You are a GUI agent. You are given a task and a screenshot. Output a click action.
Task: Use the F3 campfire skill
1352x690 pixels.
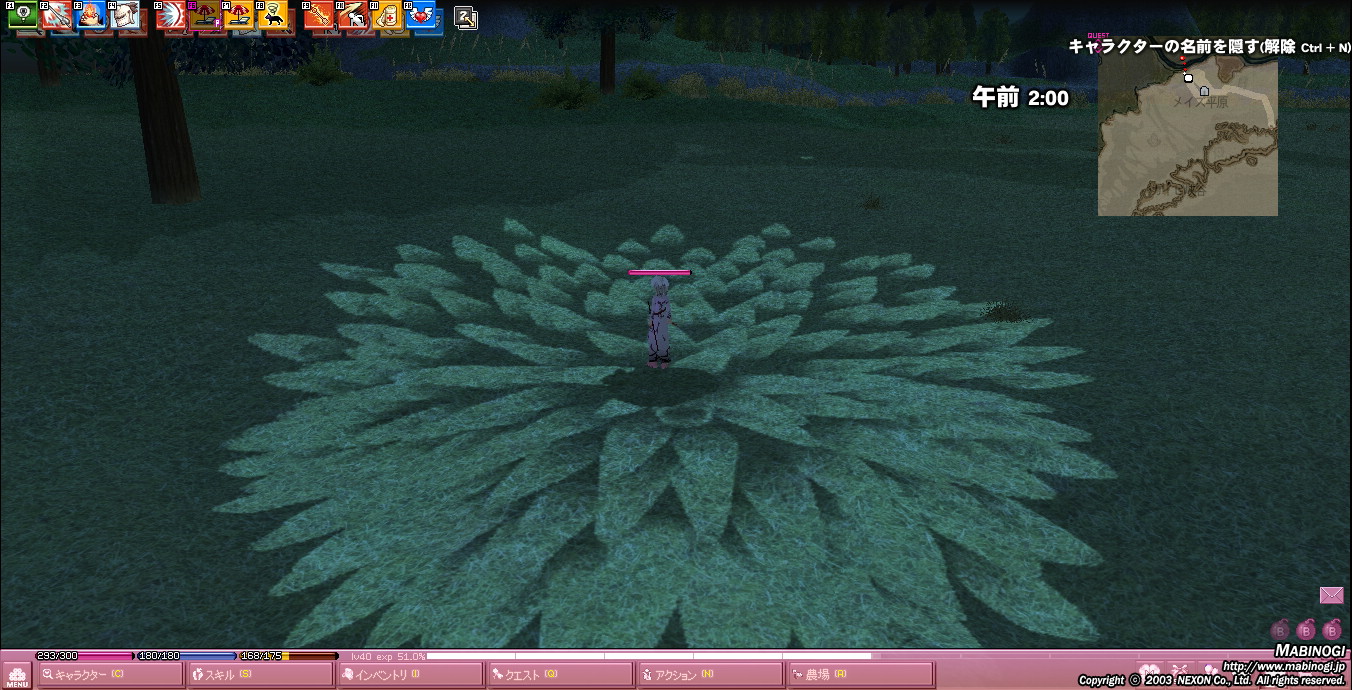pos(90,15)
